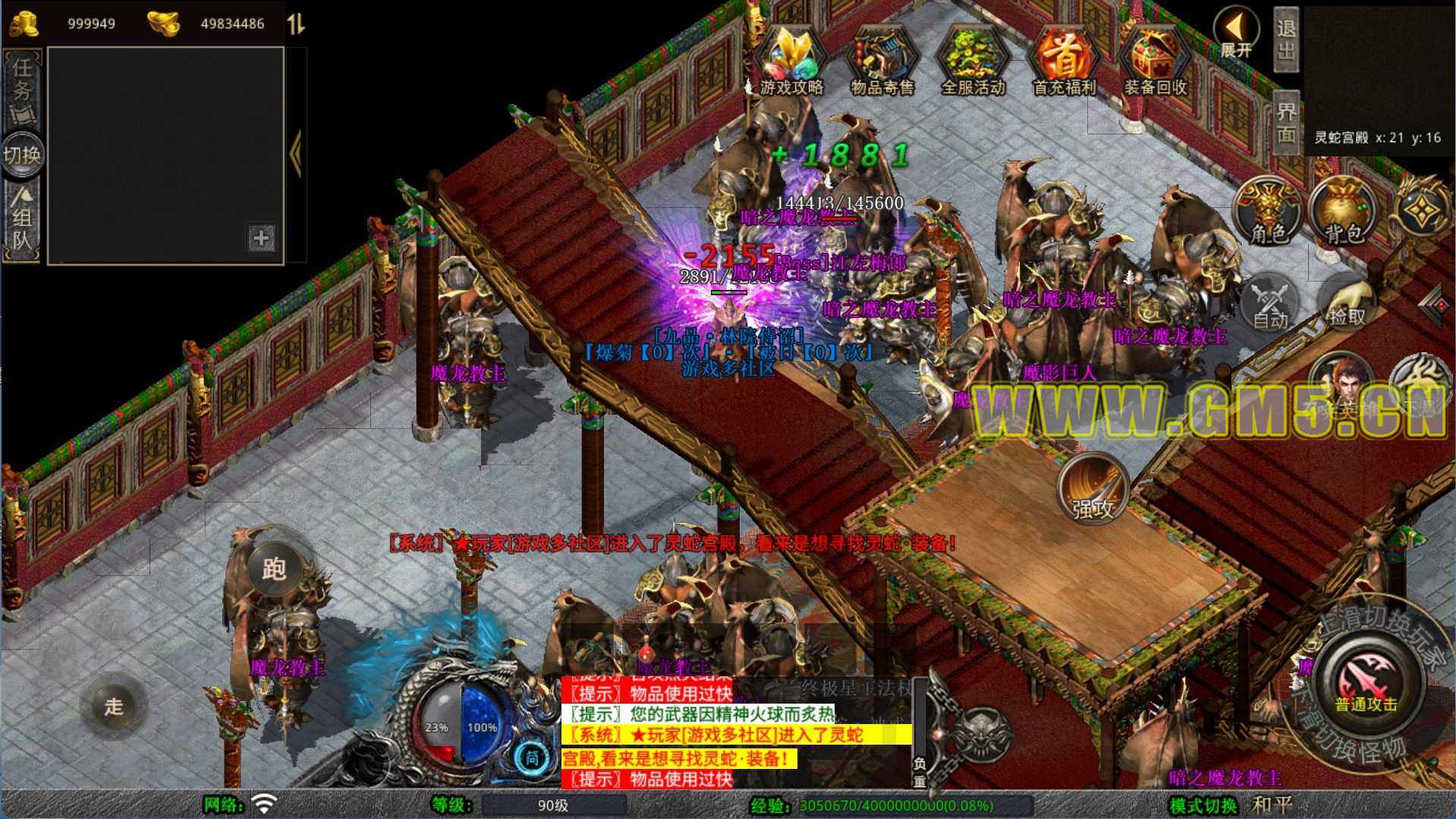Screen dimensions: 1456x819
Task: Click 模式切换 to change attack mode
Action: (x=1203, y=805)
